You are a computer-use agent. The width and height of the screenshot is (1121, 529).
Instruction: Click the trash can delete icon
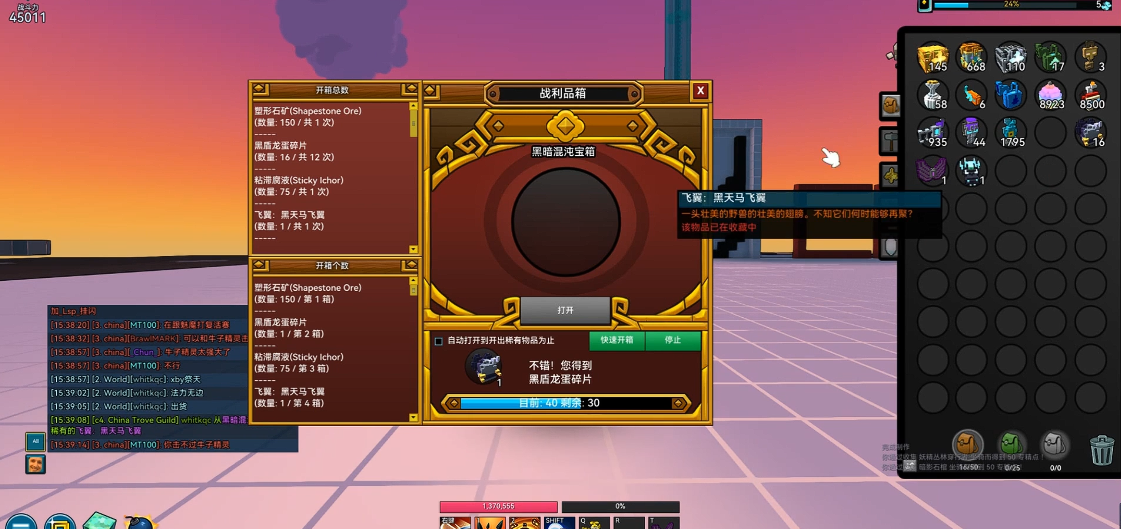[x=1101, y=450]
